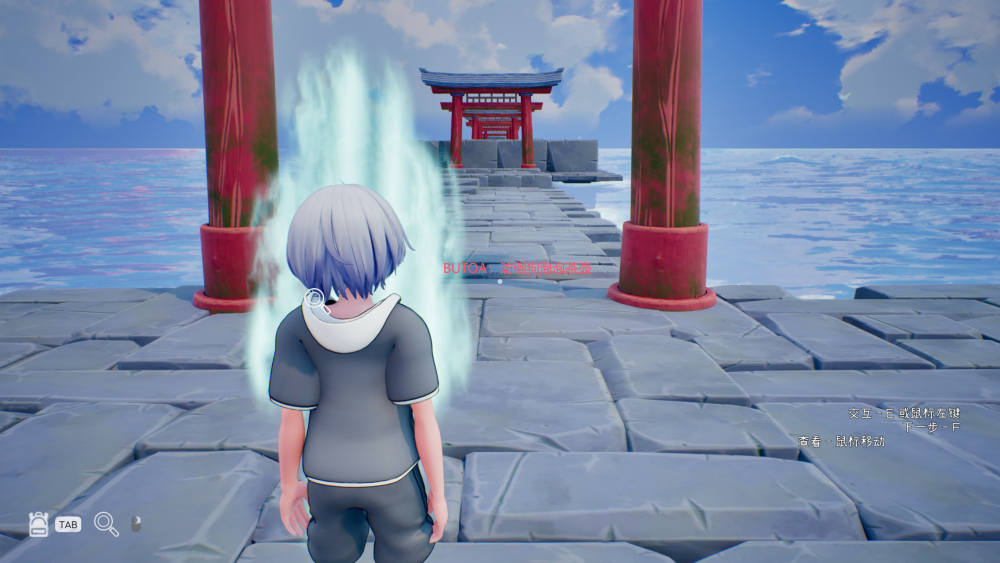The height and width of the screenshot is (563, 1000).
Task: Activate the magnifying glass inspect icon
Action: point(106,523)
